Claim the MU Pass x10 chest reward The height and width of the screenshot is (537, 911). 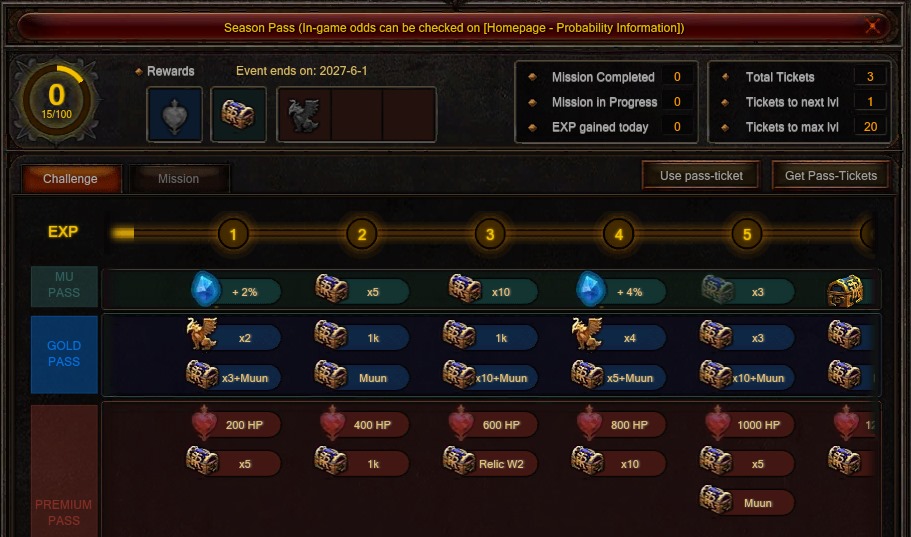[493, 291]
